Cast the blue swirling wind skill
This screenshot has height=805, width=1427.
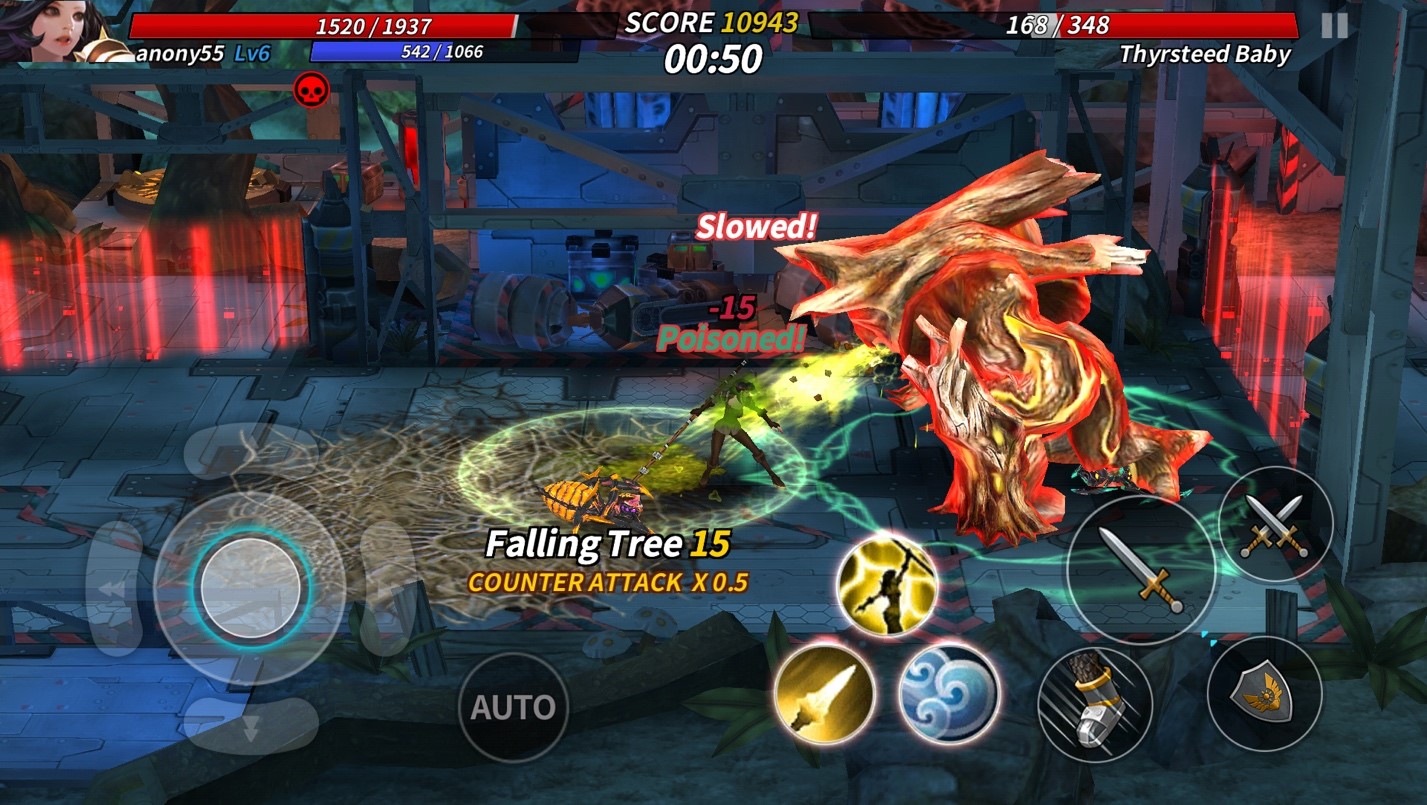tap(948, 693)
